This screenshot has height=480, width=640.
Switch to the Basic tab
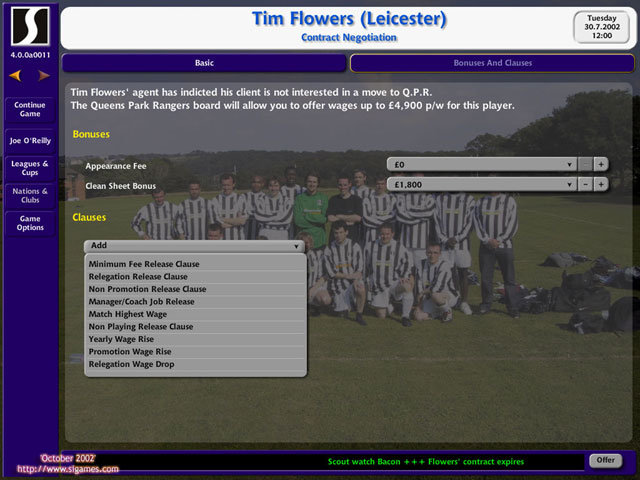click(205, 63)
